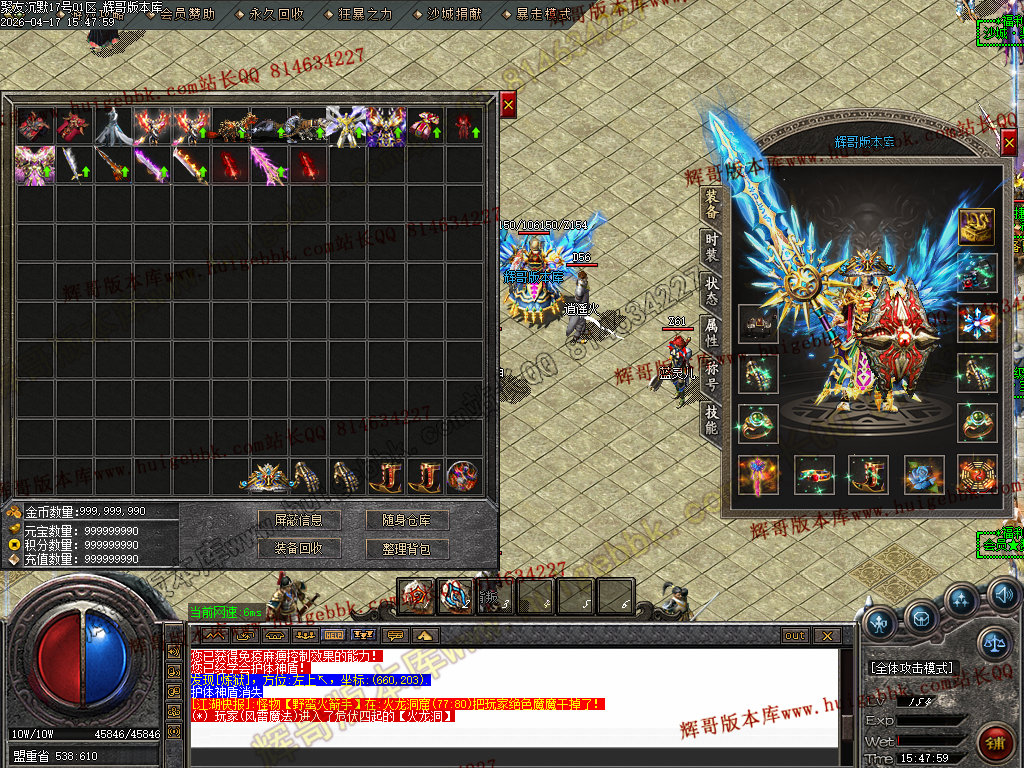Viewport: 1024px width, 768px height.
Task: Select the blue rose equipment slot
Action: tap(923, 475)
